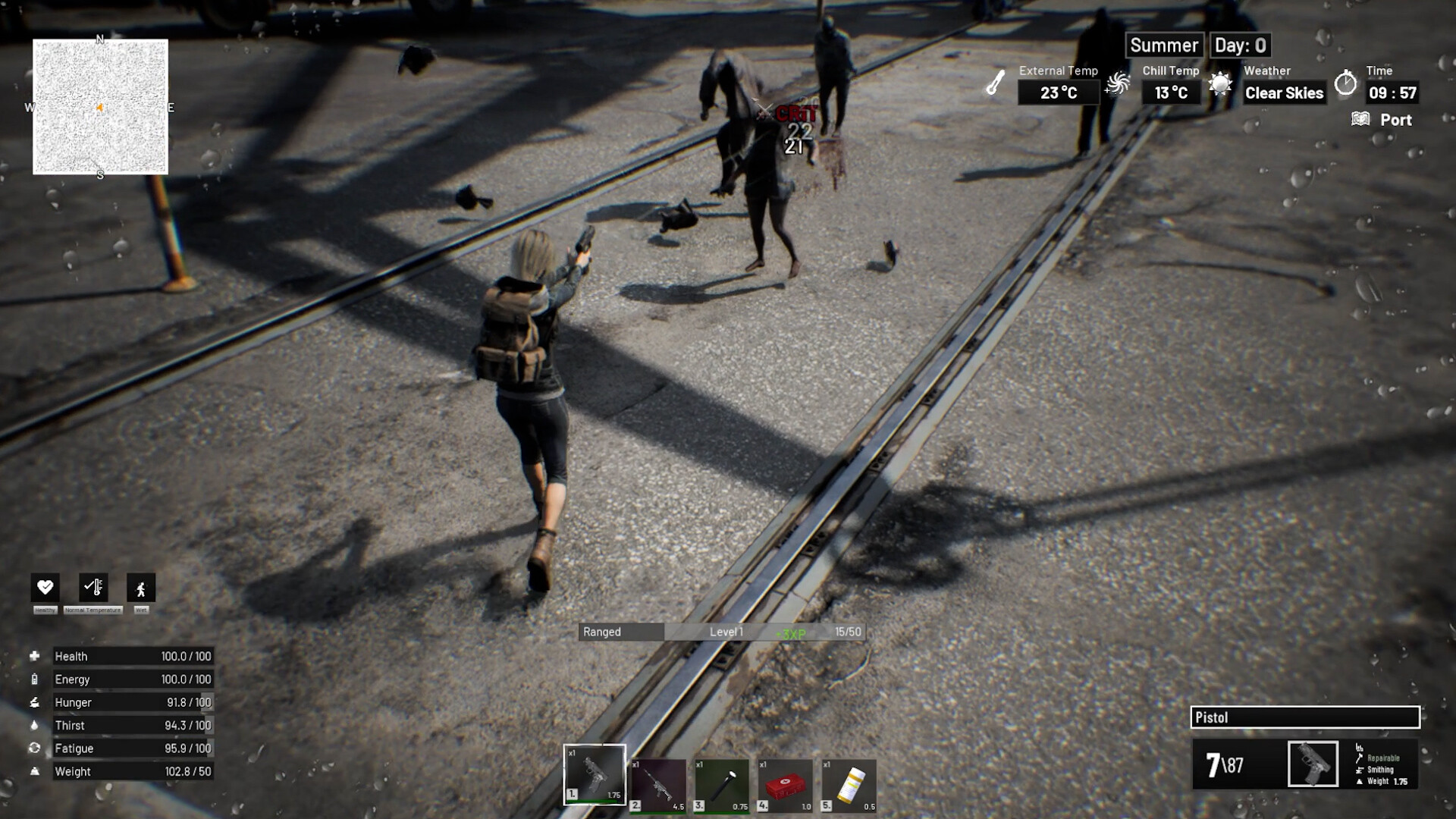Image resolution: width=1456 pixels, height=819 pixels.
Task: Toggle the Summer season indicator
Action: [x=1165, y=45]
